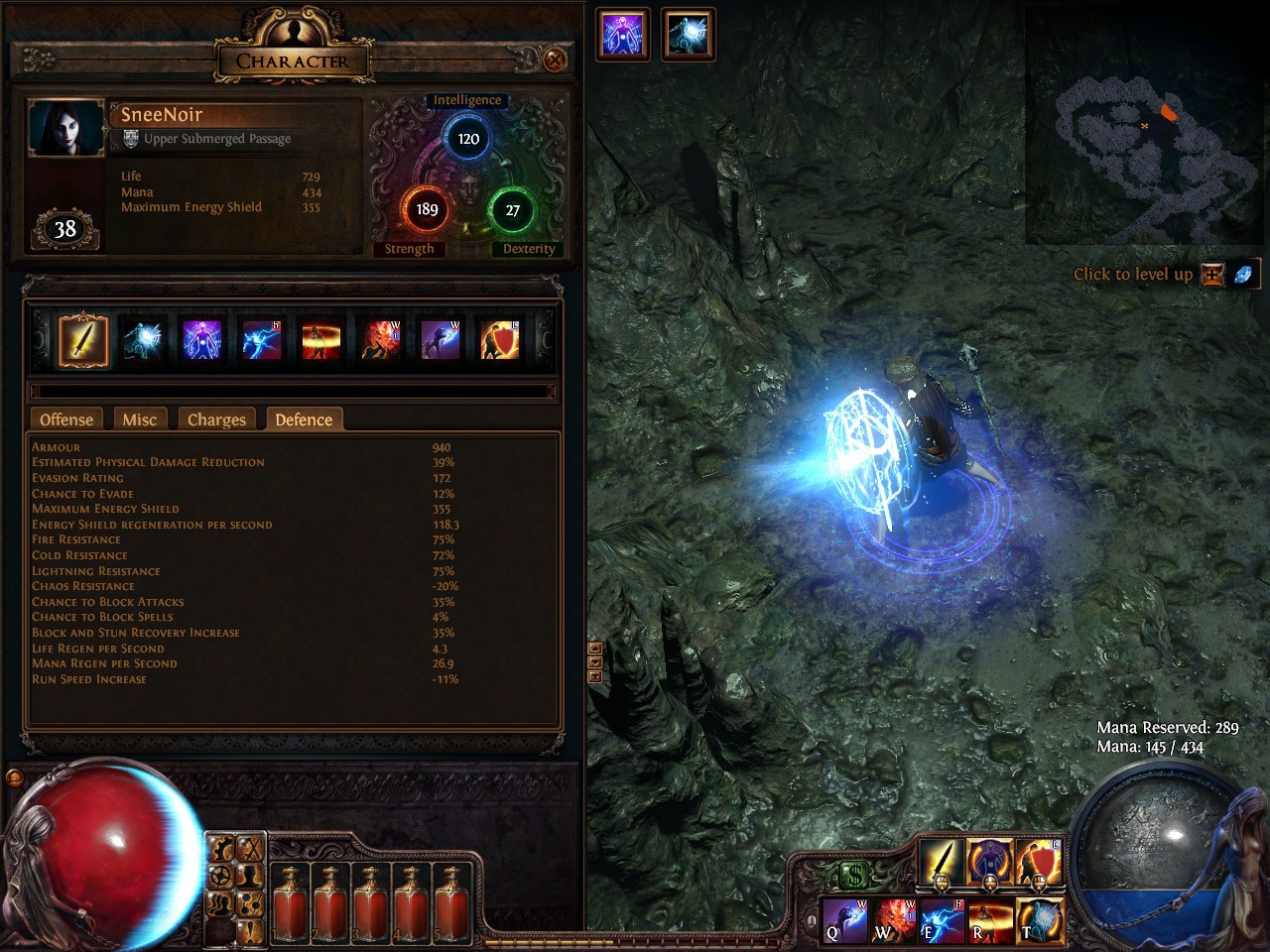Open the passive skill tree button

[250, 902]
